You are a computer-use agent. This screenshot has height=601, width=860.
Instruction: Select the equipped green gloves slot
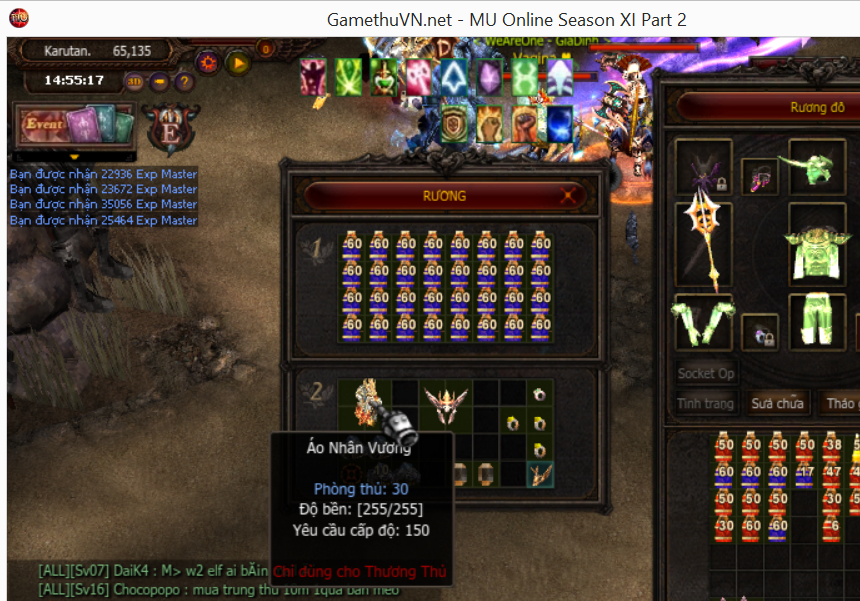click(704, 319)
